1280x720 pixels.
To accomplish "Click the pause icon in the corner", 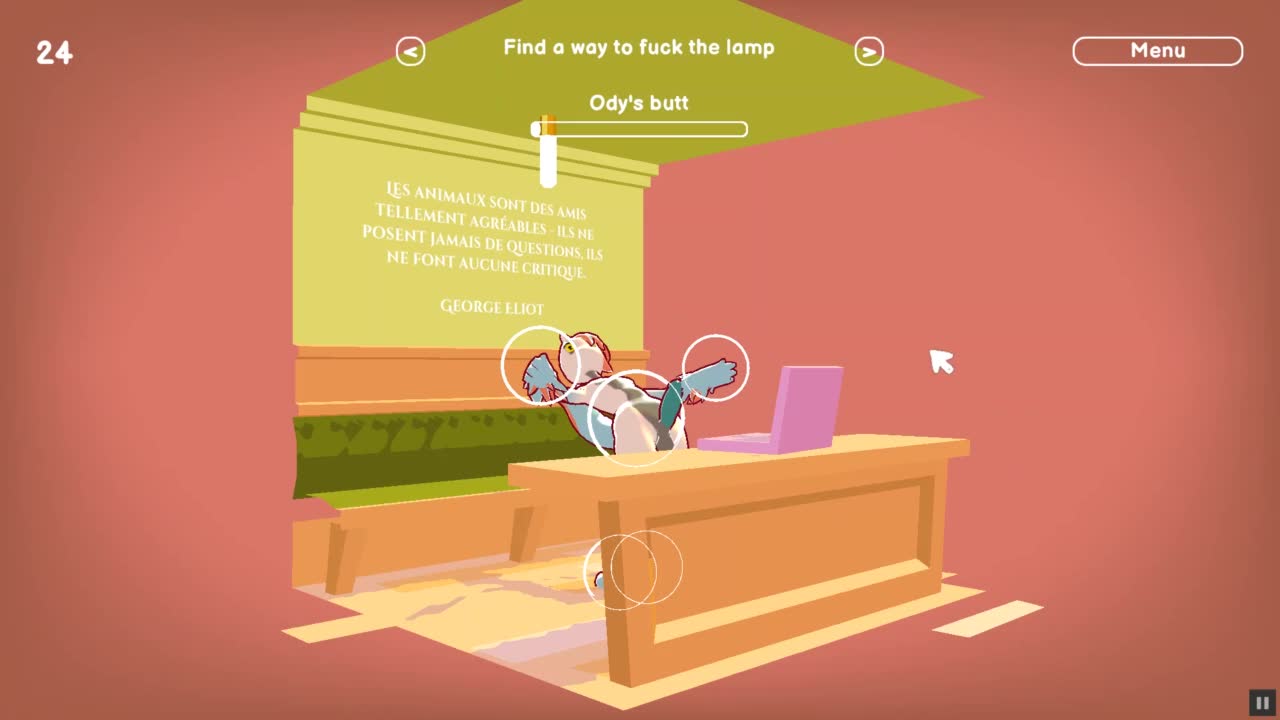I will point(1262,703).
